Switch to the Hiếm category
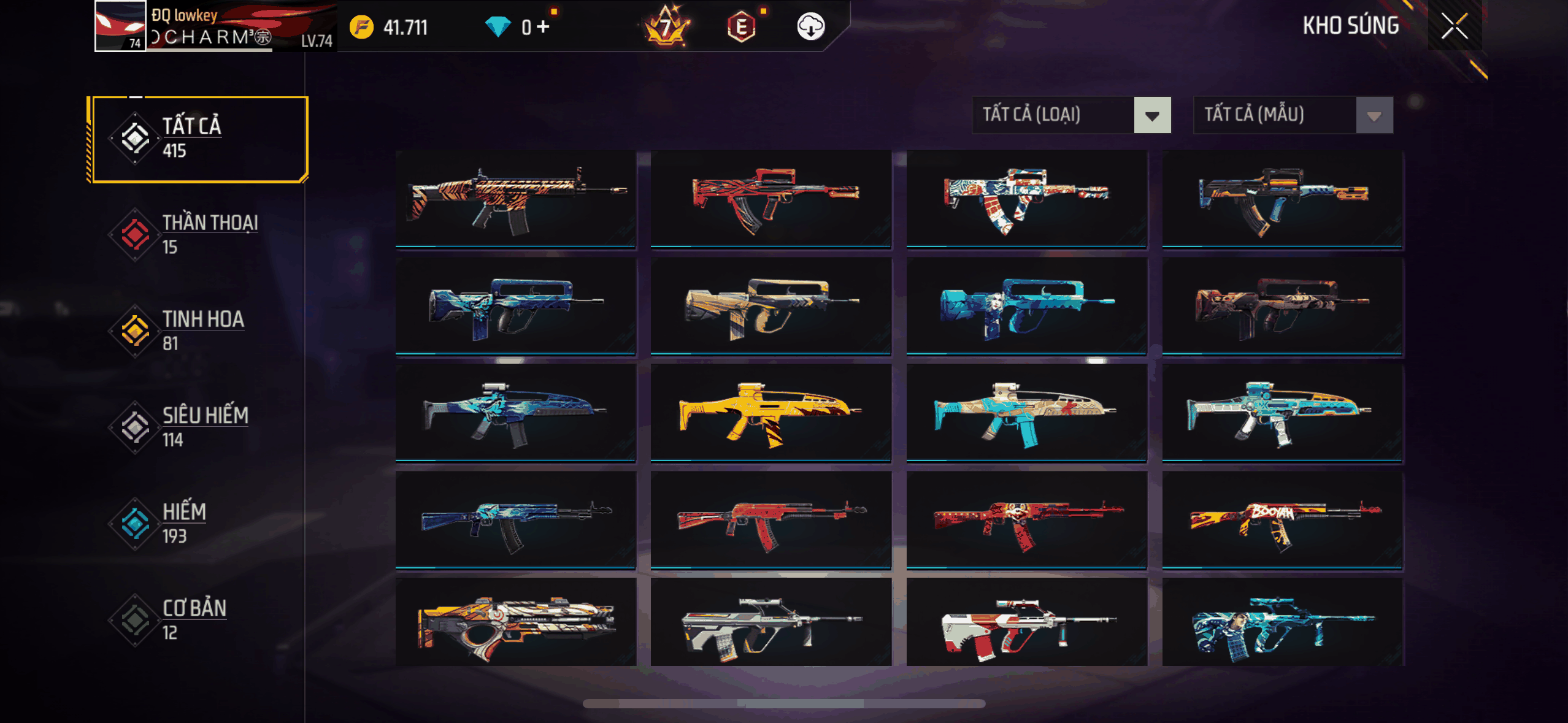 pos(199,523)
